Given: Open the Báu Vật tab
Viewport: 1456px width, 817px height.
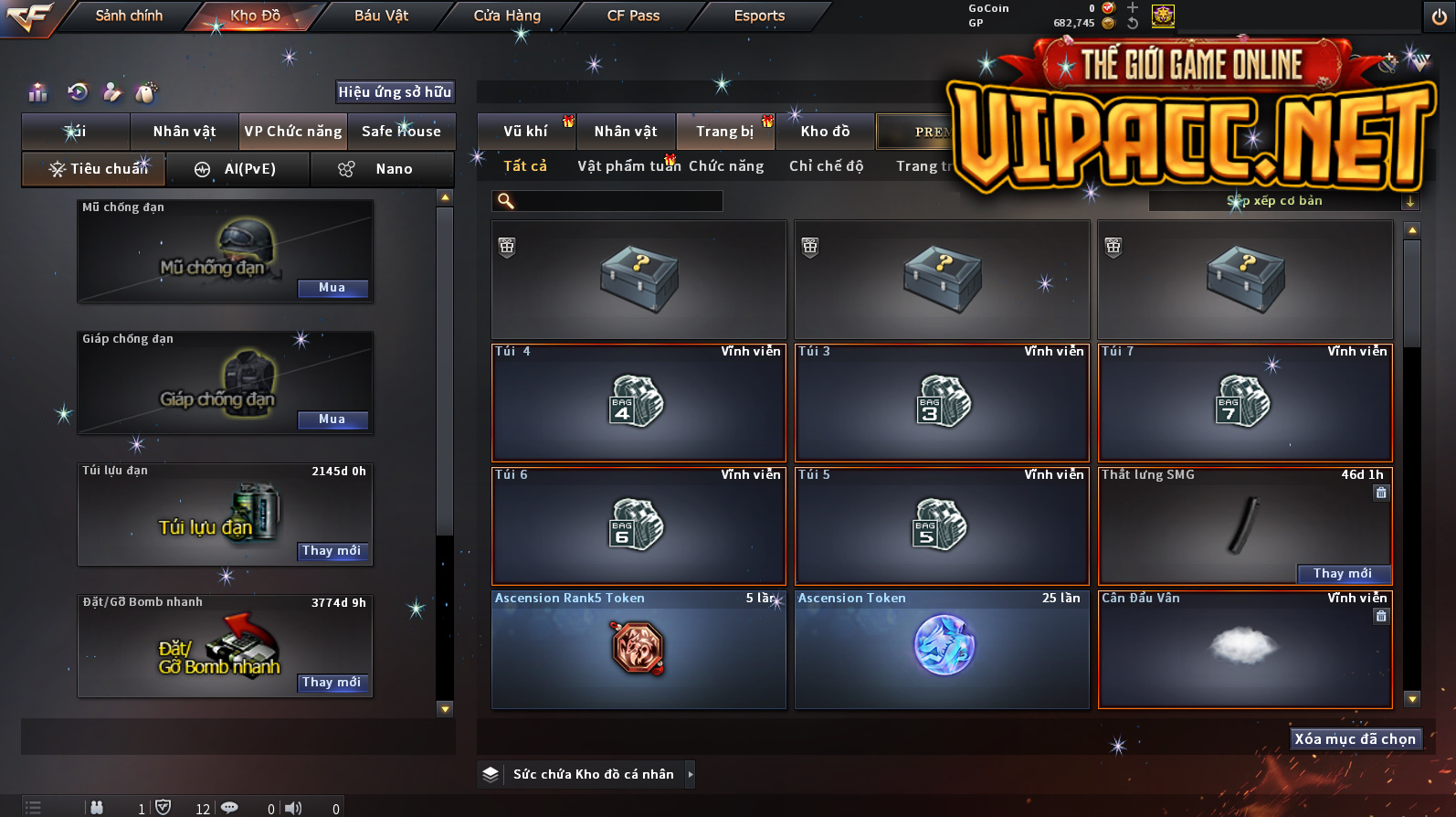Looking at the screenshot, I should click(381, 16).
